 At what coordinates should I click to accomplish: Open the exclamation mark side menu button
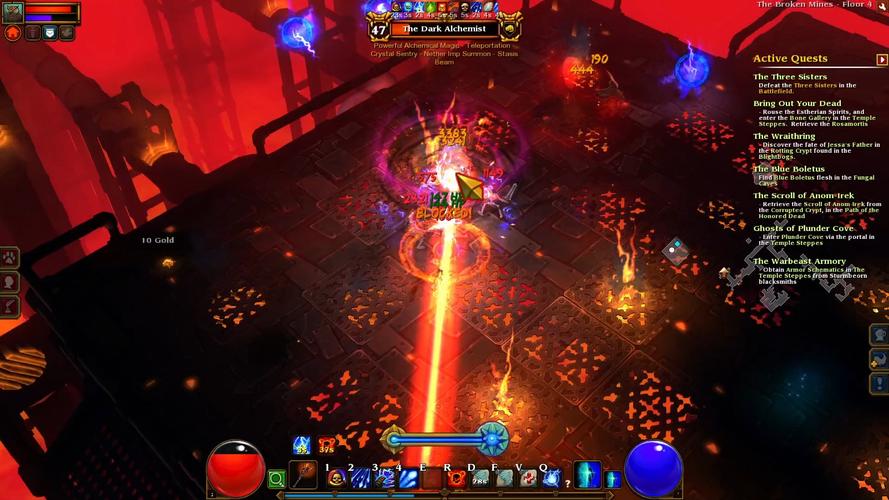pyautogui.click(x=879, y=384)
